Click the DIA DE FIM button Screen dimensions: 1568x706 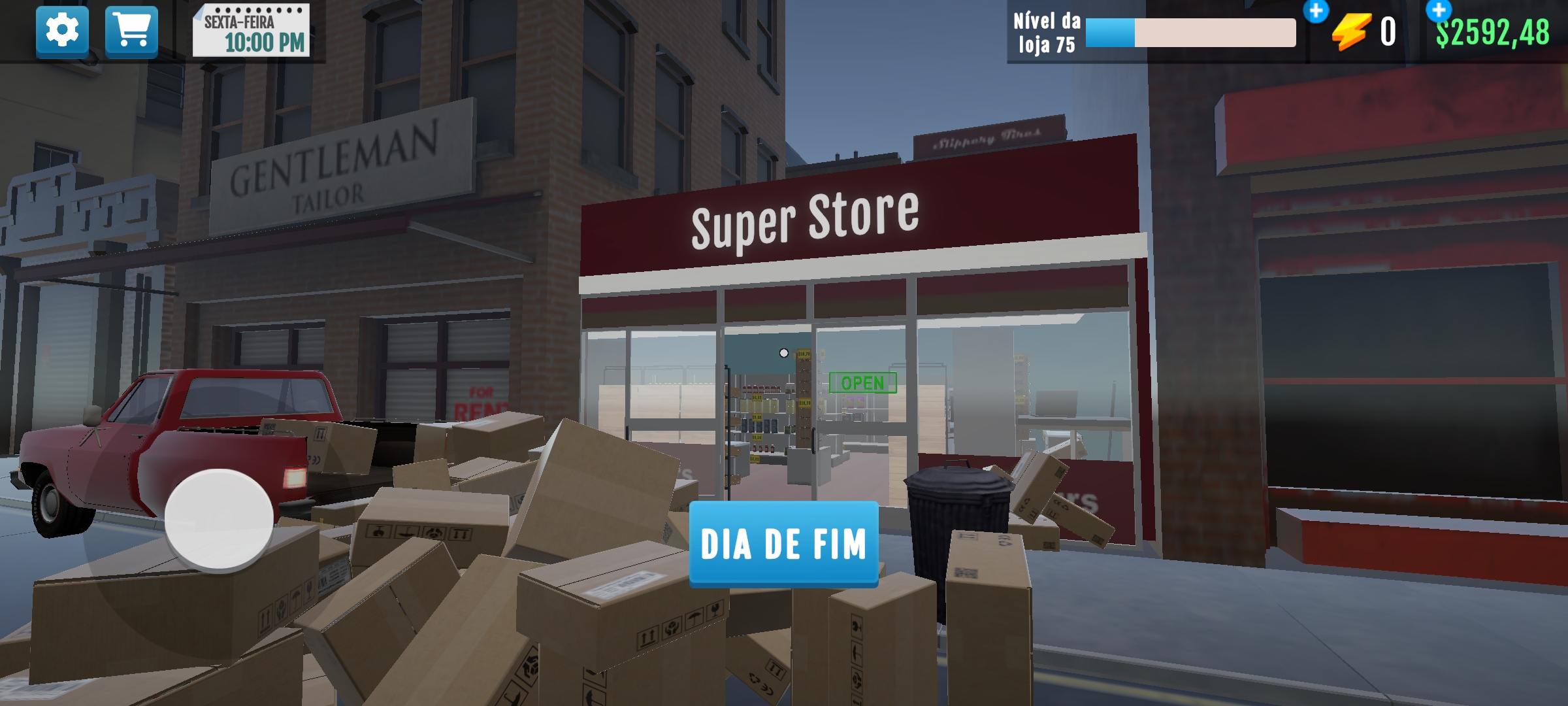click(x=783, y=544)
